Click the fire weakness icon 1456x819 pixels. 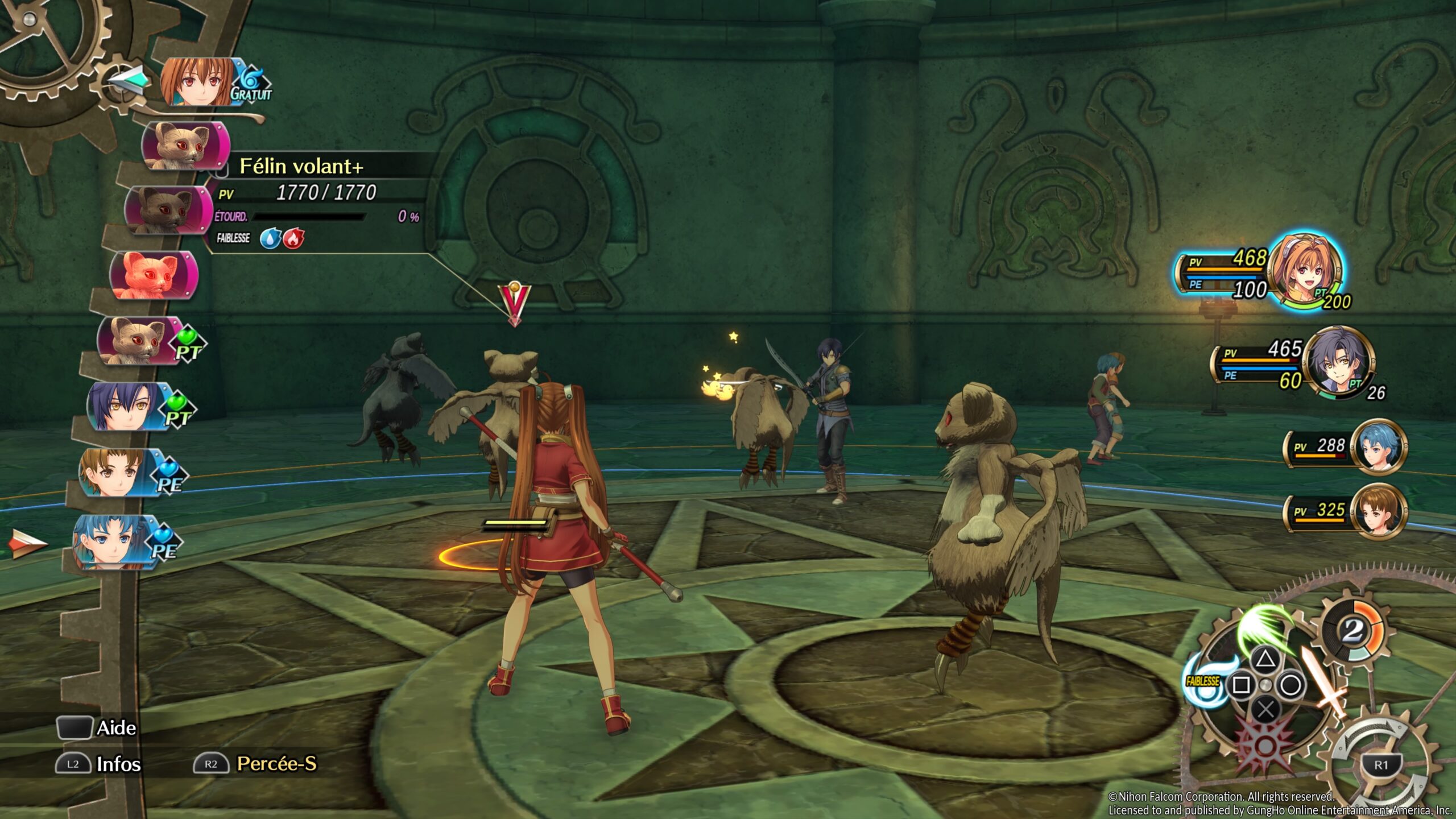pos(293,238)
